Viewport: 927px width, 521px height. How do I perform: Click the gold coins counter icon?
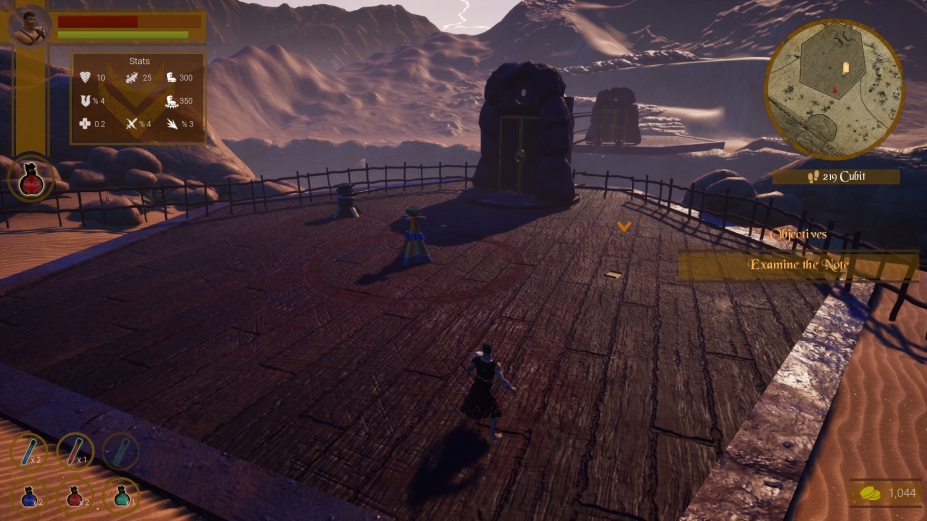872,493
